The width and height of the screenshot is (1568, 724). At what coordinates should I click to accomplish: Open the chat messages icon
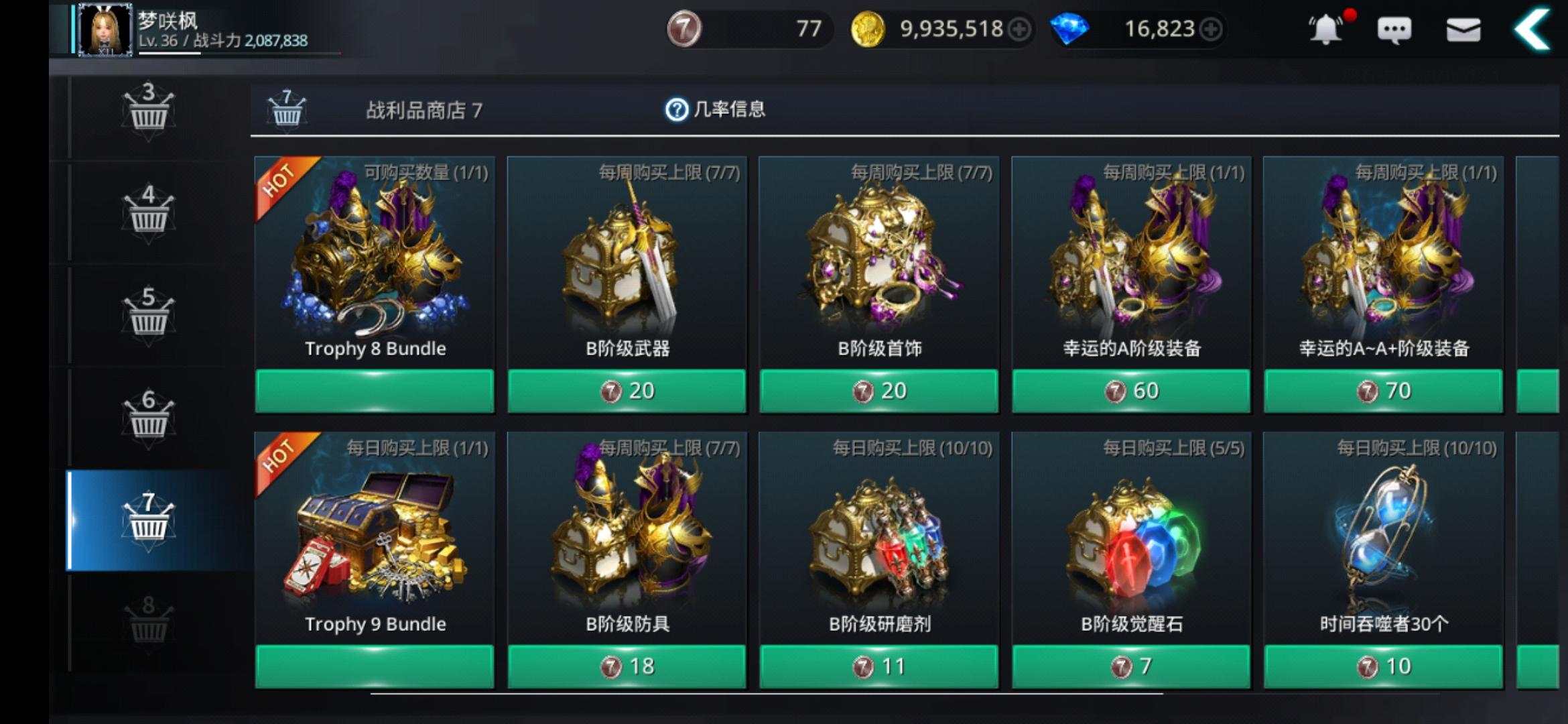pos(1394,29)
